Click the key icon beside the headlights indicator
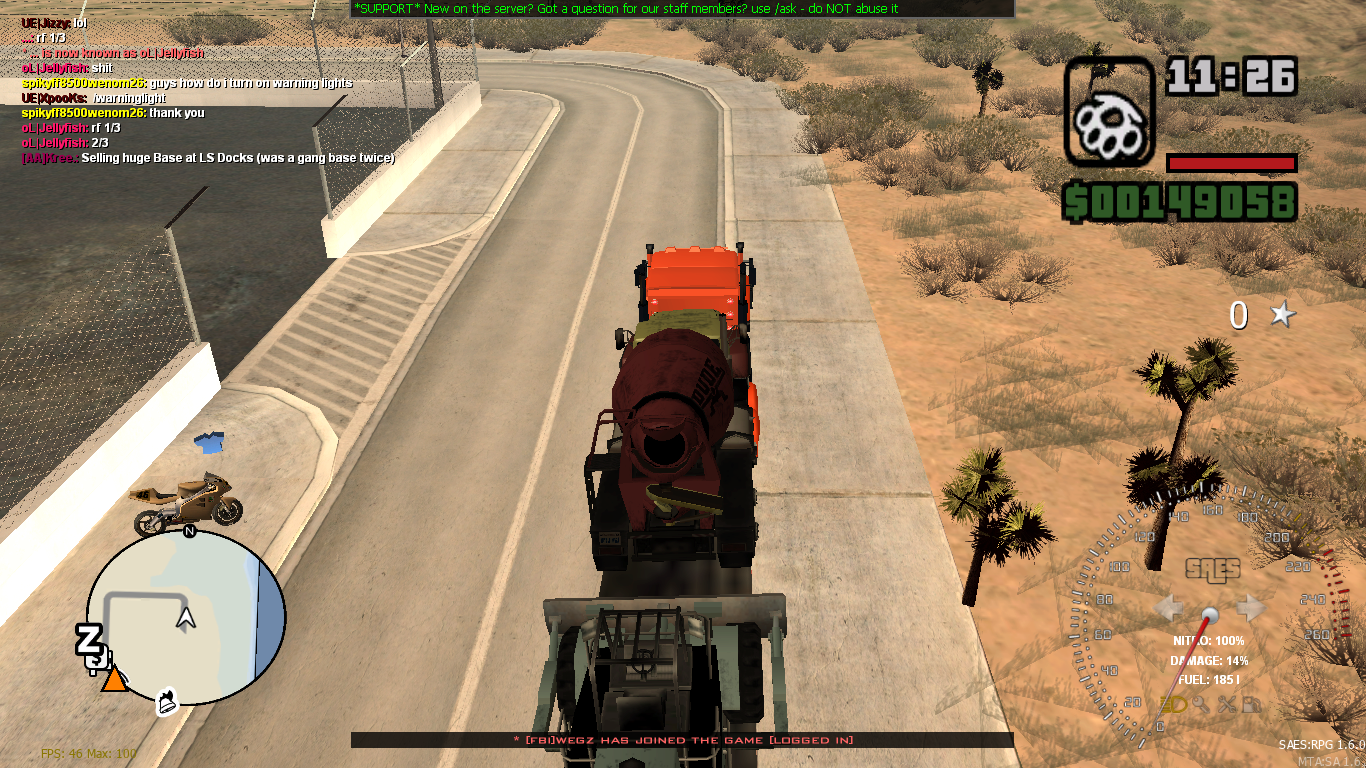 pyautogui.click(x=1202, y=703)
